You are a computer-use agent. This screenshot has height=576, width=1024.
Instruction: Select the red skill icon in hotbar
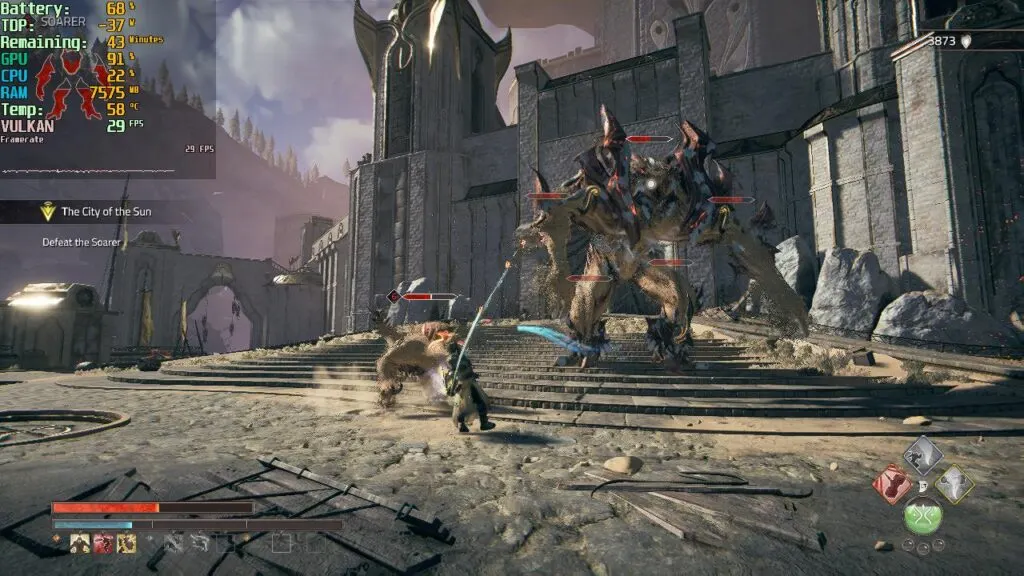[103, 543]
